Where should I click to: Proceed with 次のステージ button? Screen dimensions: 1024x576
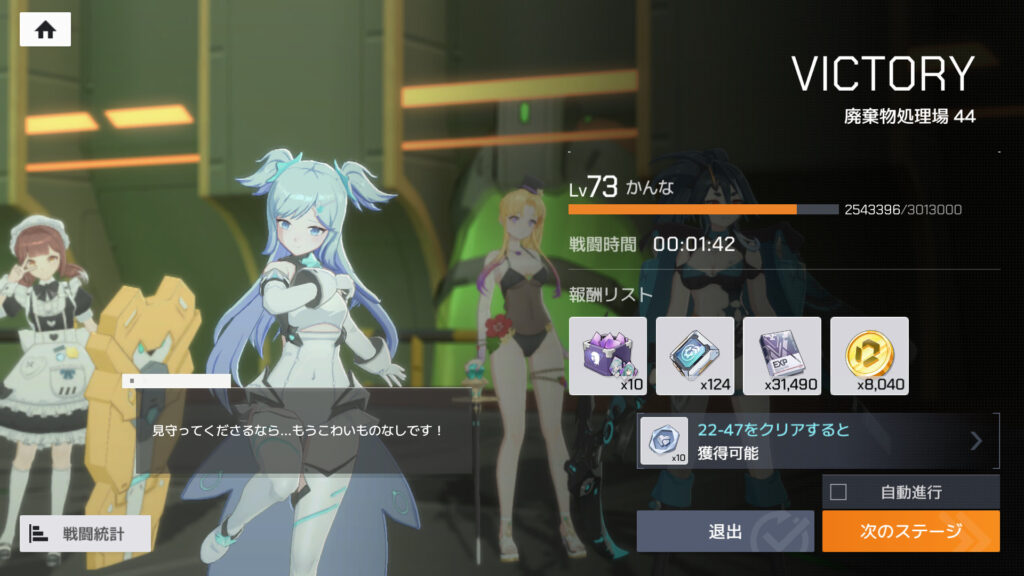tap(910, 531)
